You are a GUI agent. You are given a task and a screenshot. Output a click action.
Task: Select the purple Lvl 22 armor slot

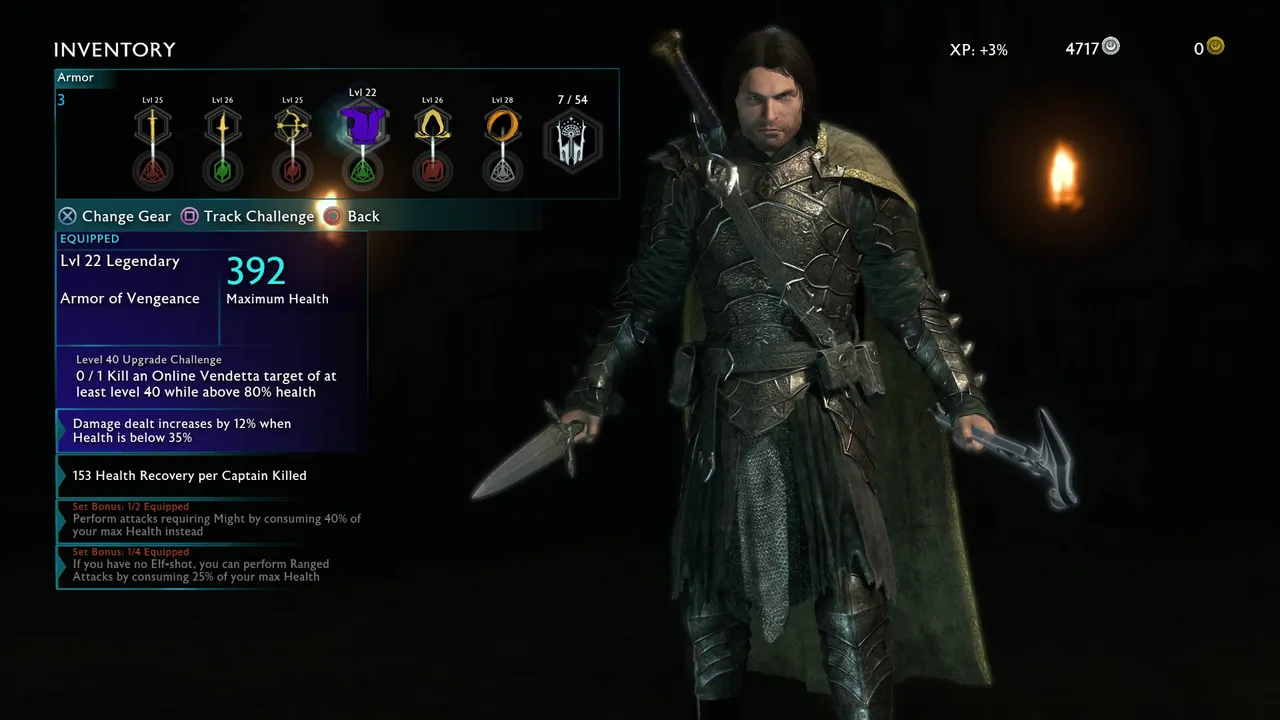click(x=362, y=125)
